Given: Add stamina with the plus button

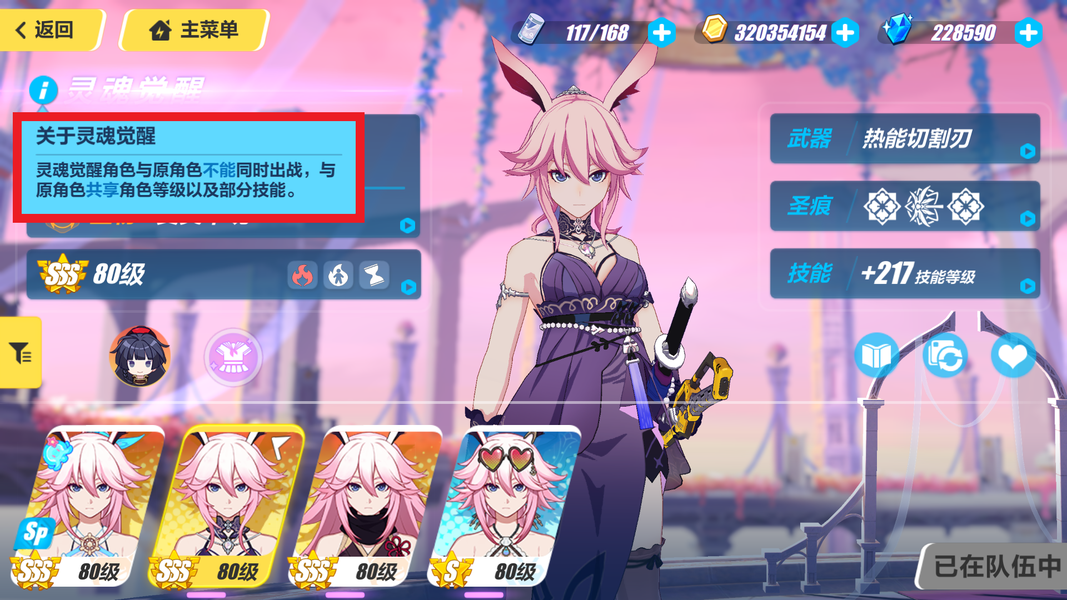Looking at the screenshot, I should tap(661, 32).
